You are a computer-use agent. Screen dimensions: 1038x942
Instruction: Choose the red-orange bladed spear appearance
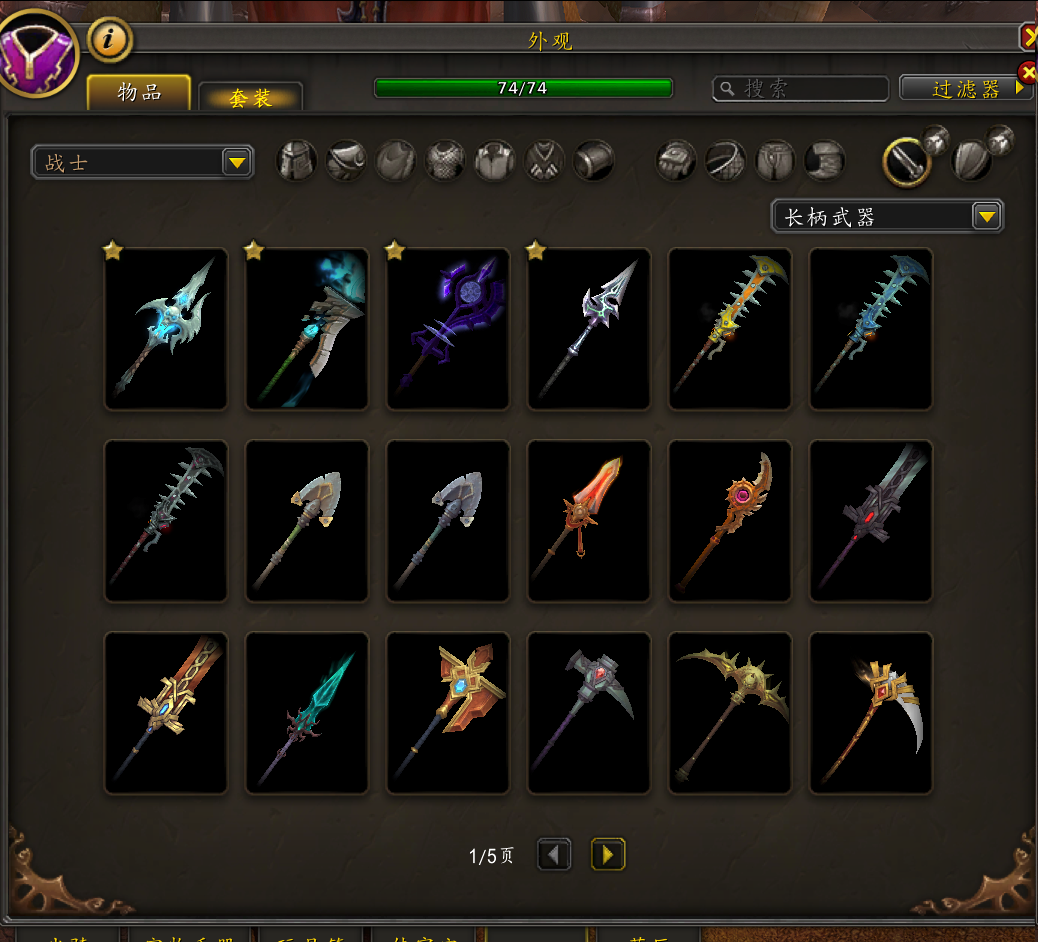click(x=589, y=521)
